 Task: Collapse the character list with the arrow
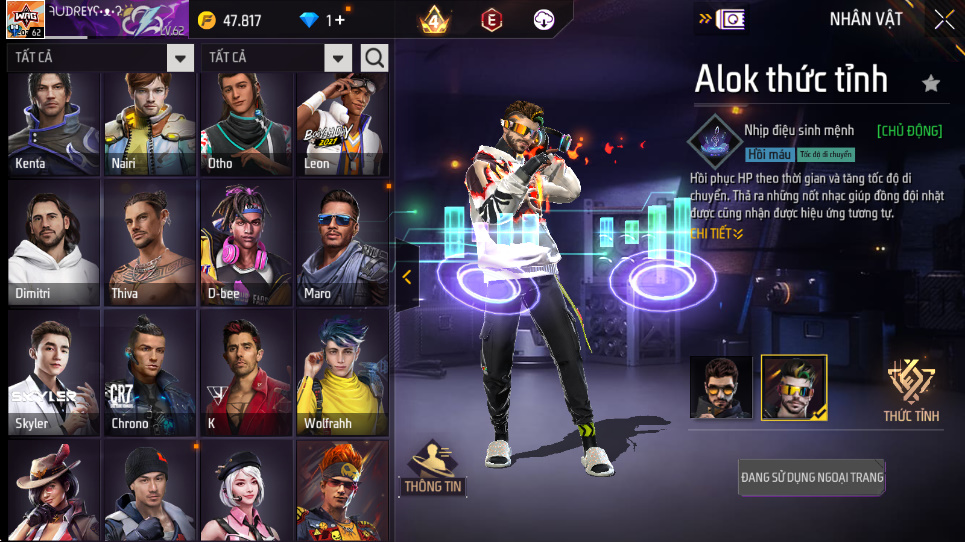coord(406,277)
